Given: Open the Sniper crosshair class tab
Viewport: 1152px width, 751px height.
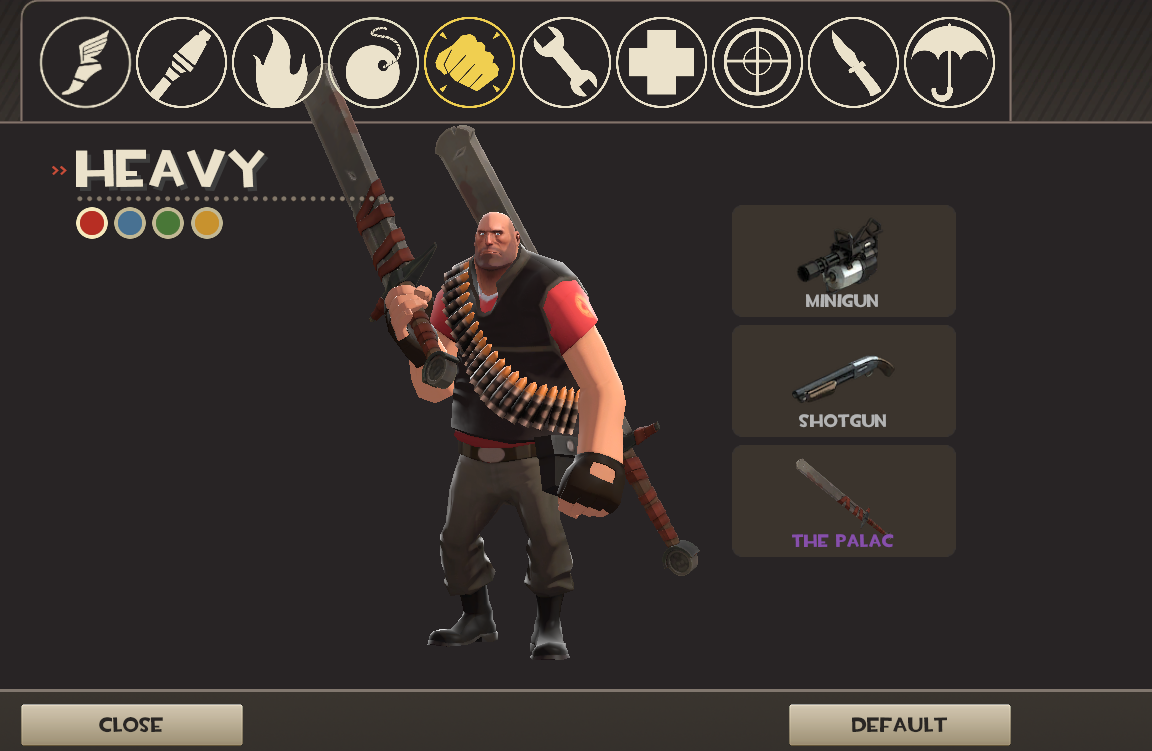Looking at the screenshot, I should point(757,62).
